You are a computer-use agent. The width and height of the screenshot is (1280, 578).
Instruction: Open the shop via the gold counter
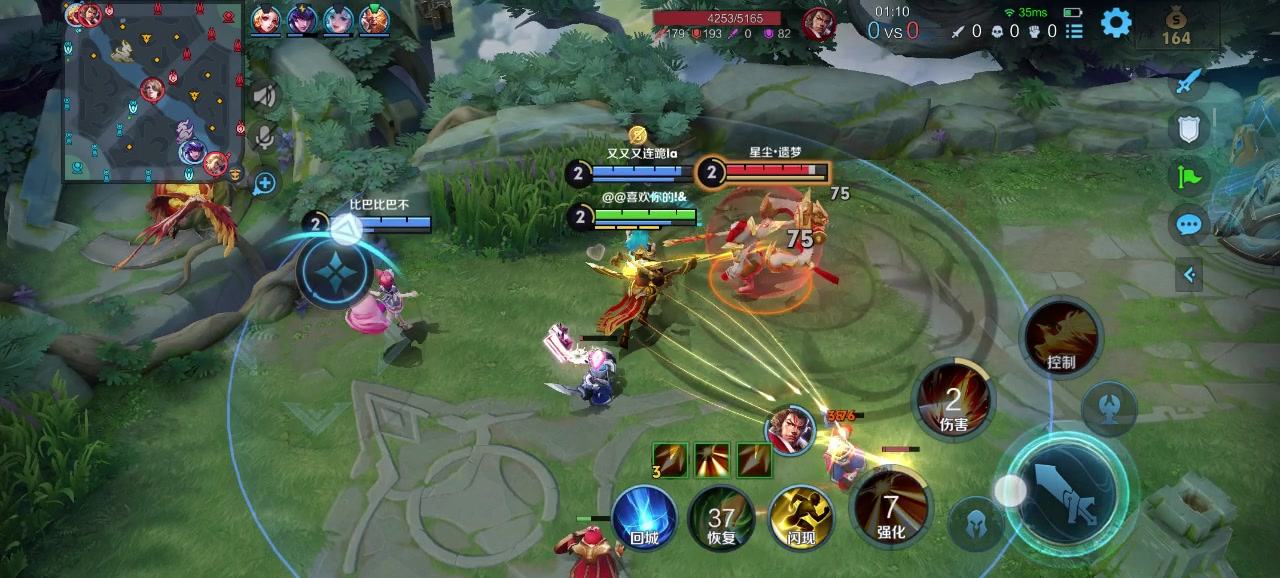pyautogui.click(x=1176, y=28)
